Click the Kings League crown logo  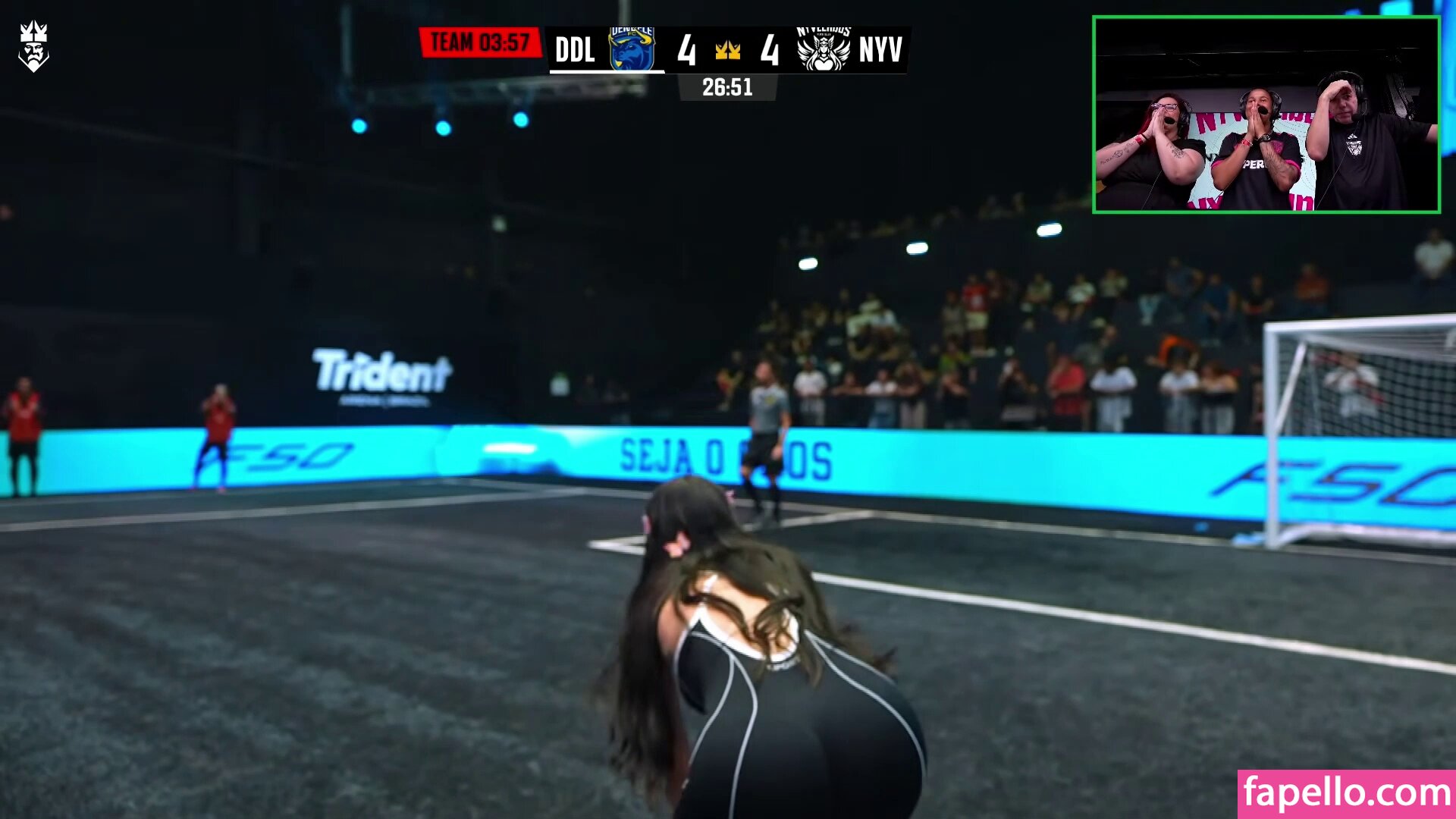pos(33,47)
